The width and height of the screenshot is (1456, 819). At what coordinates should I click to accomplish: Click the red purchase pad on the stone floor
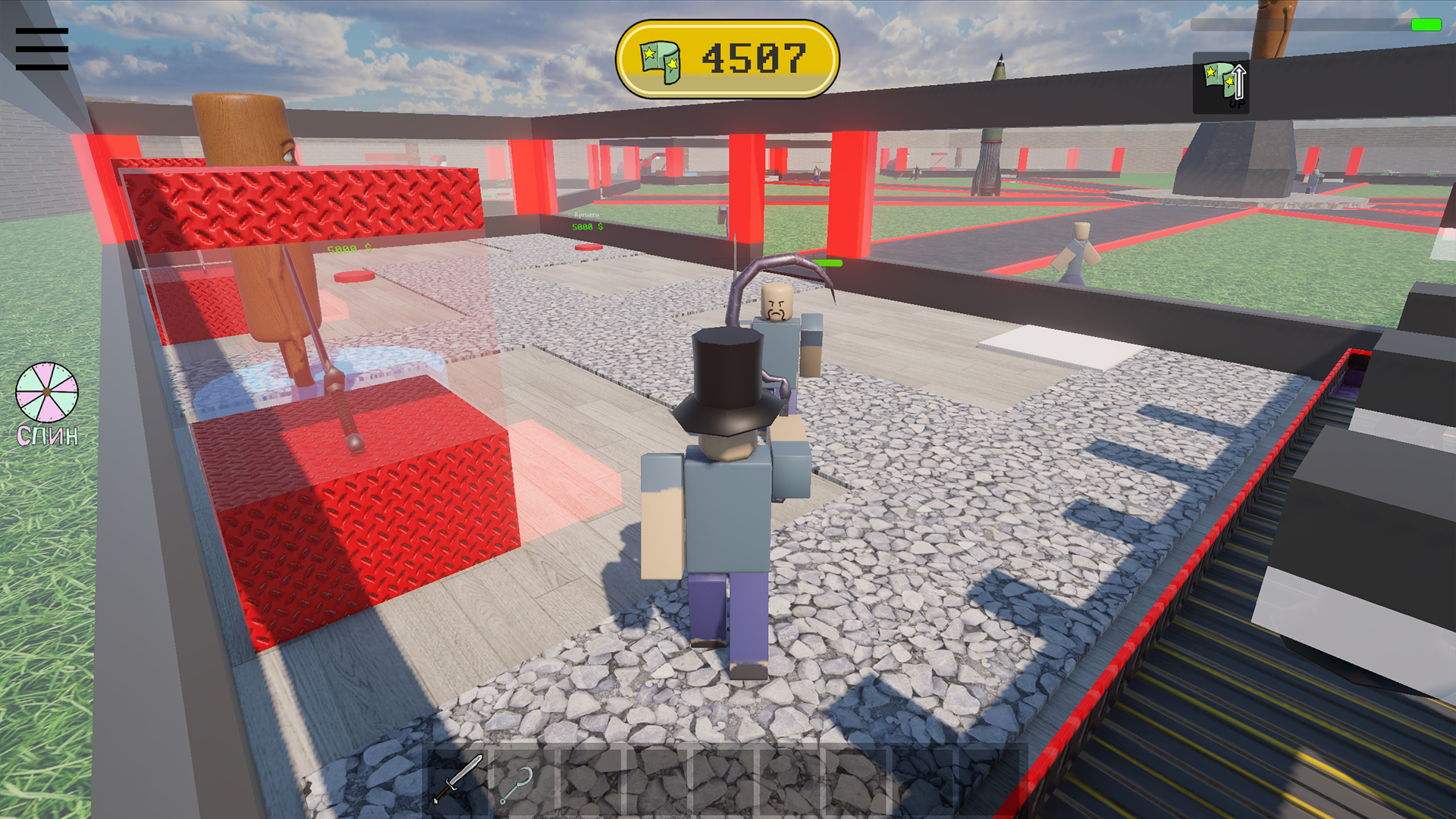588,247
